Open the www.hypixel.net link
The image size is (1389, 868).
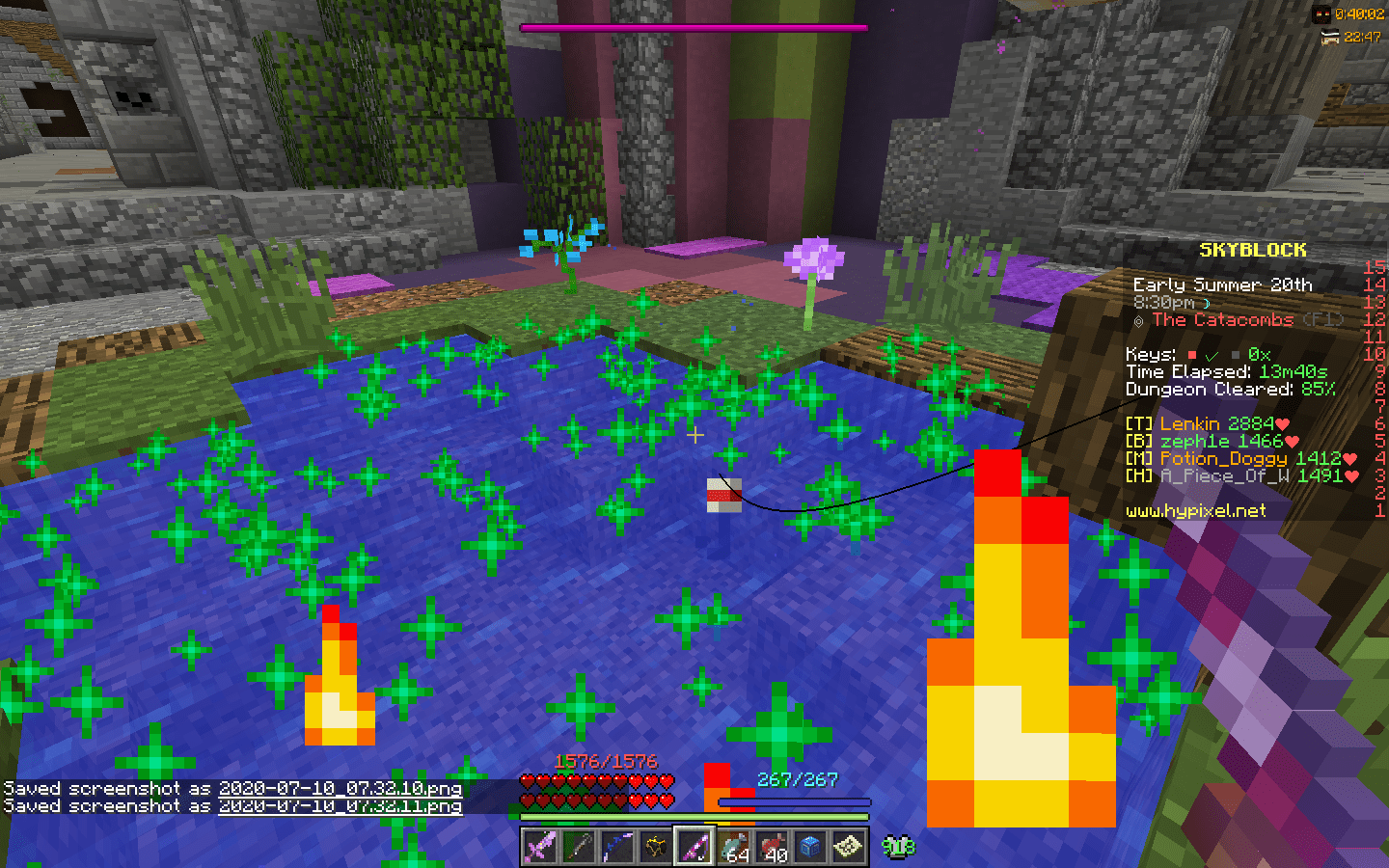tap(1196, 511)
